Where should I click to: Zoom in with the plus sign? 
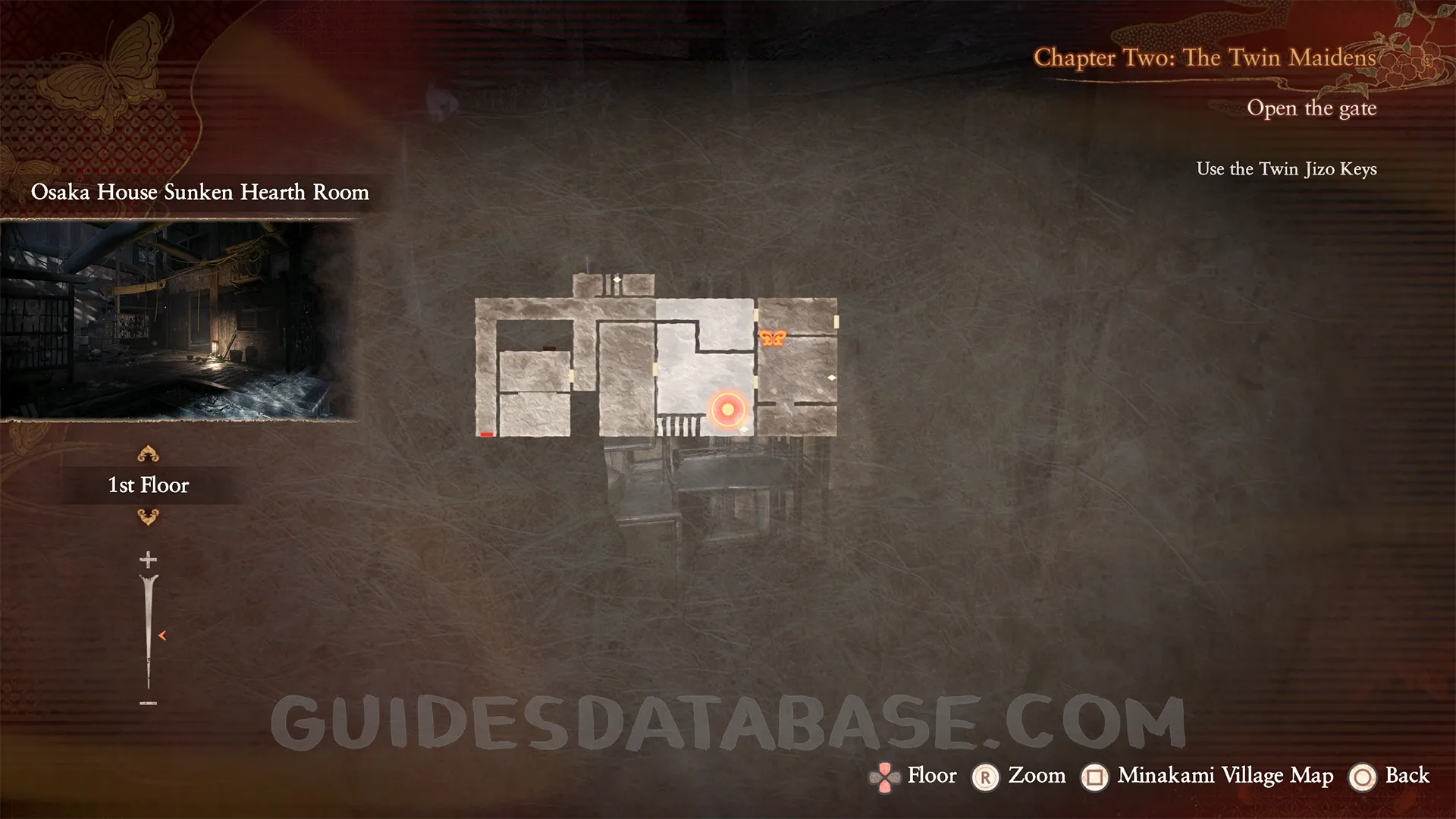click(x=148, y=560)
